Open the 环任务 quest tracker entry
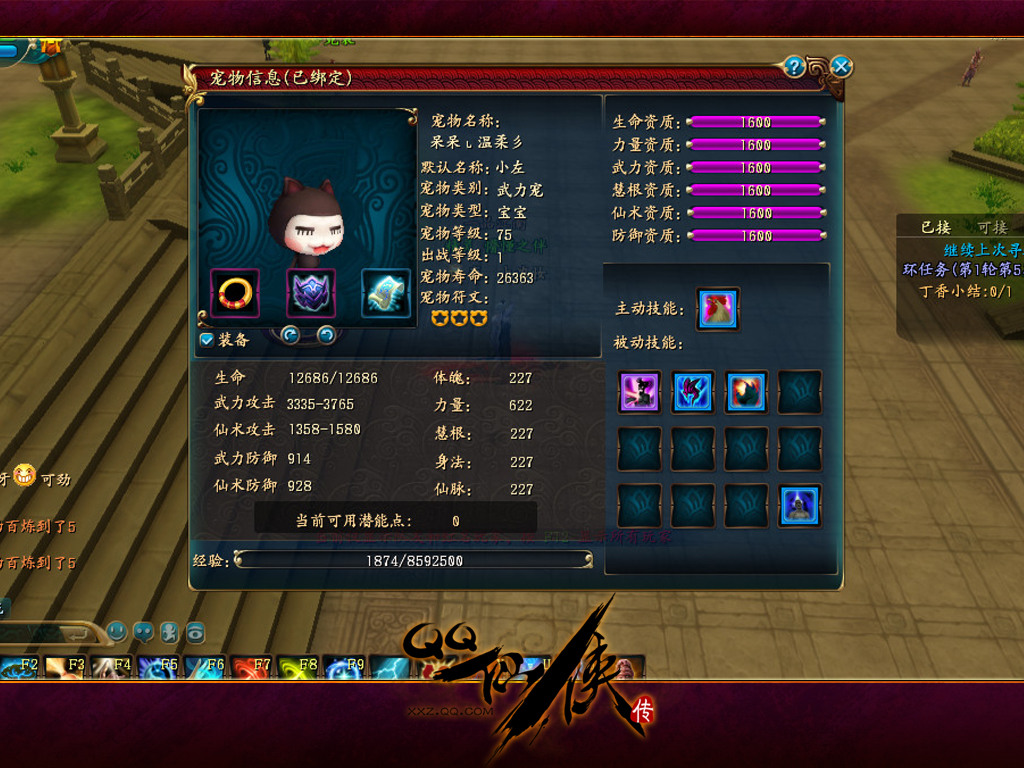This screenshot has height=768, width=1024. coord(962,270)
